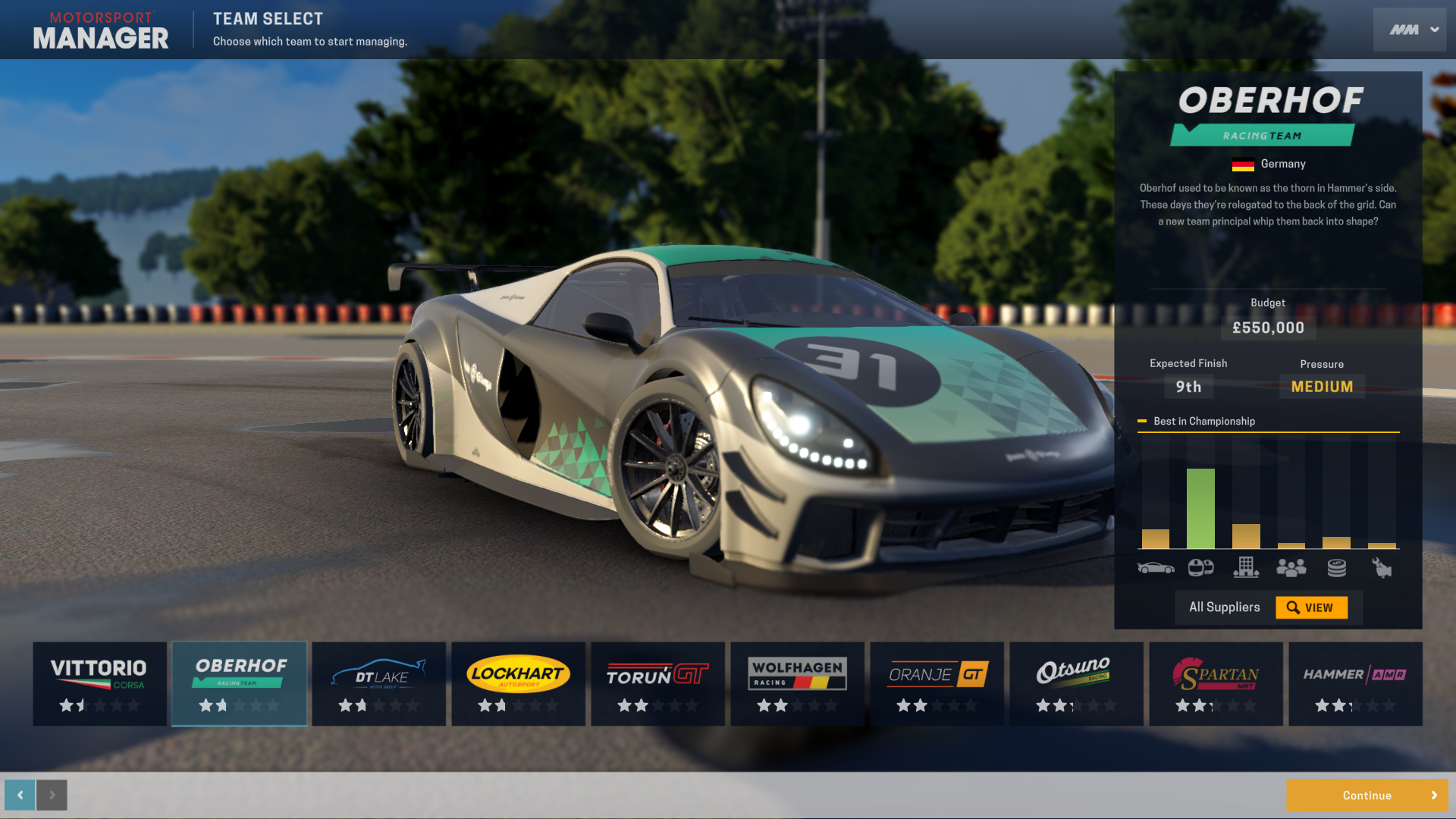Select the Oberhof team thumbnail
This screenshot has height=819, width=1456.
tap(239, 683)
